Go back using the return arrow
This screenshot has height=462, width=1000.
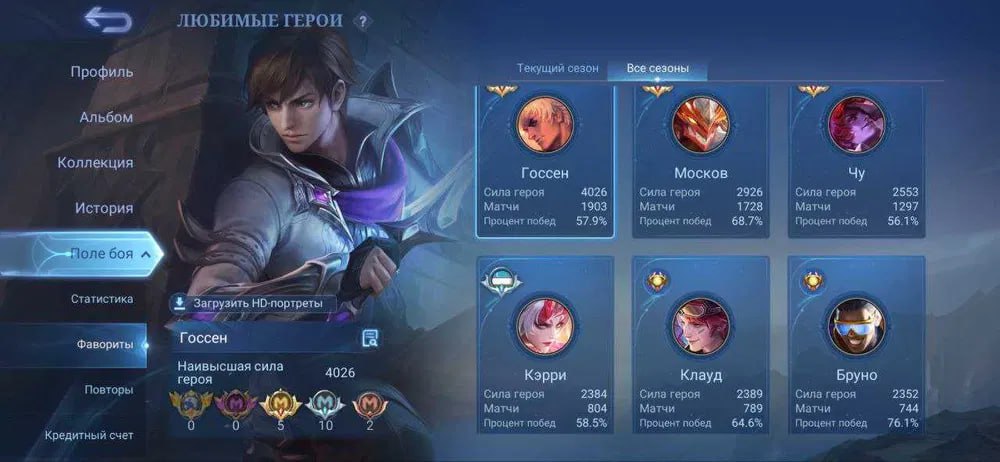click(x=108, y=20)
